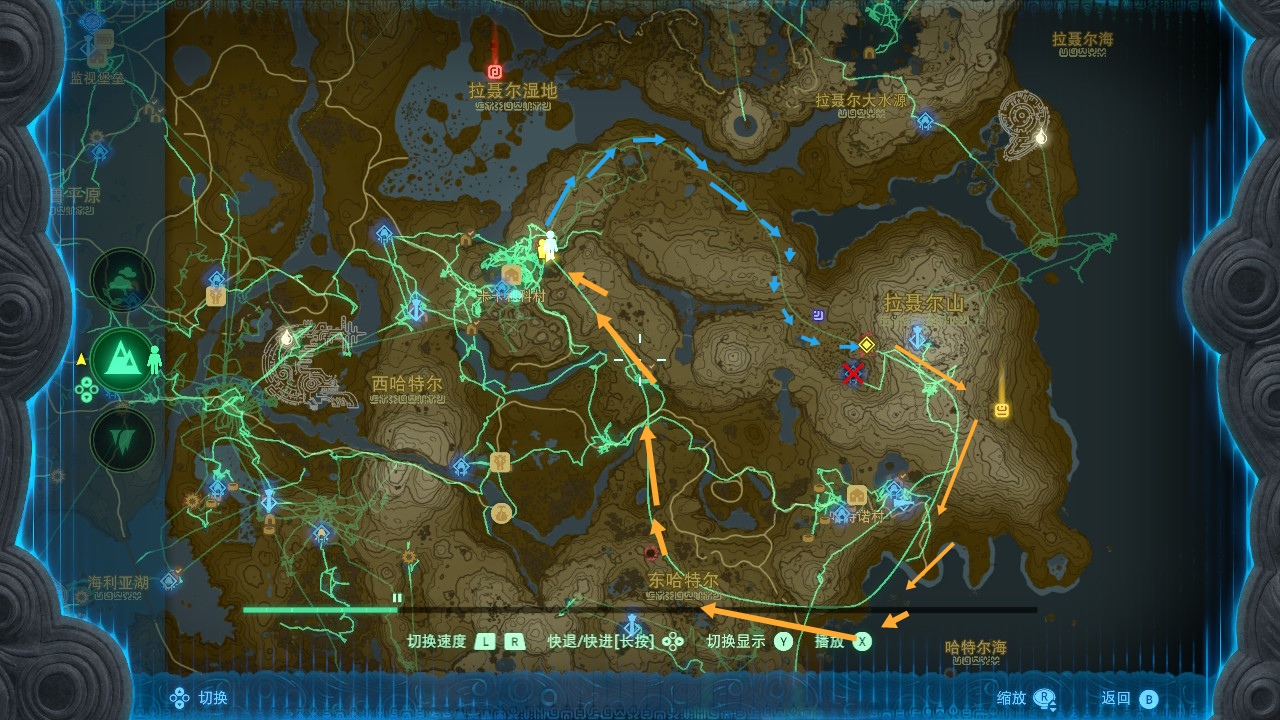1280x720 pixels.
Task: Choose the yellow diamond objective marker
Action: [x=867, y=345]
